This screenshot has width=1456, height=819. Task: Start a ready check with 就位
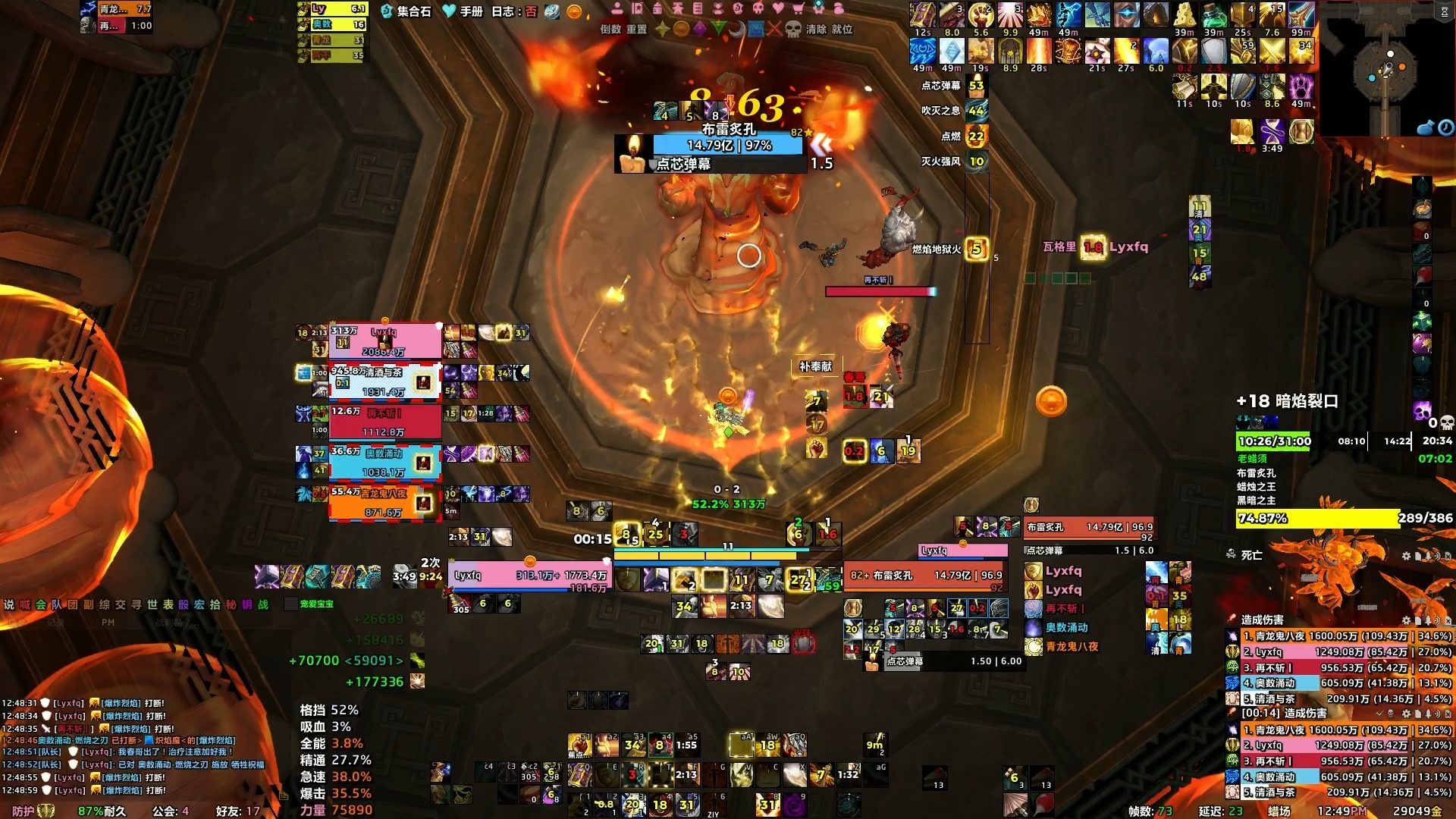842,30
